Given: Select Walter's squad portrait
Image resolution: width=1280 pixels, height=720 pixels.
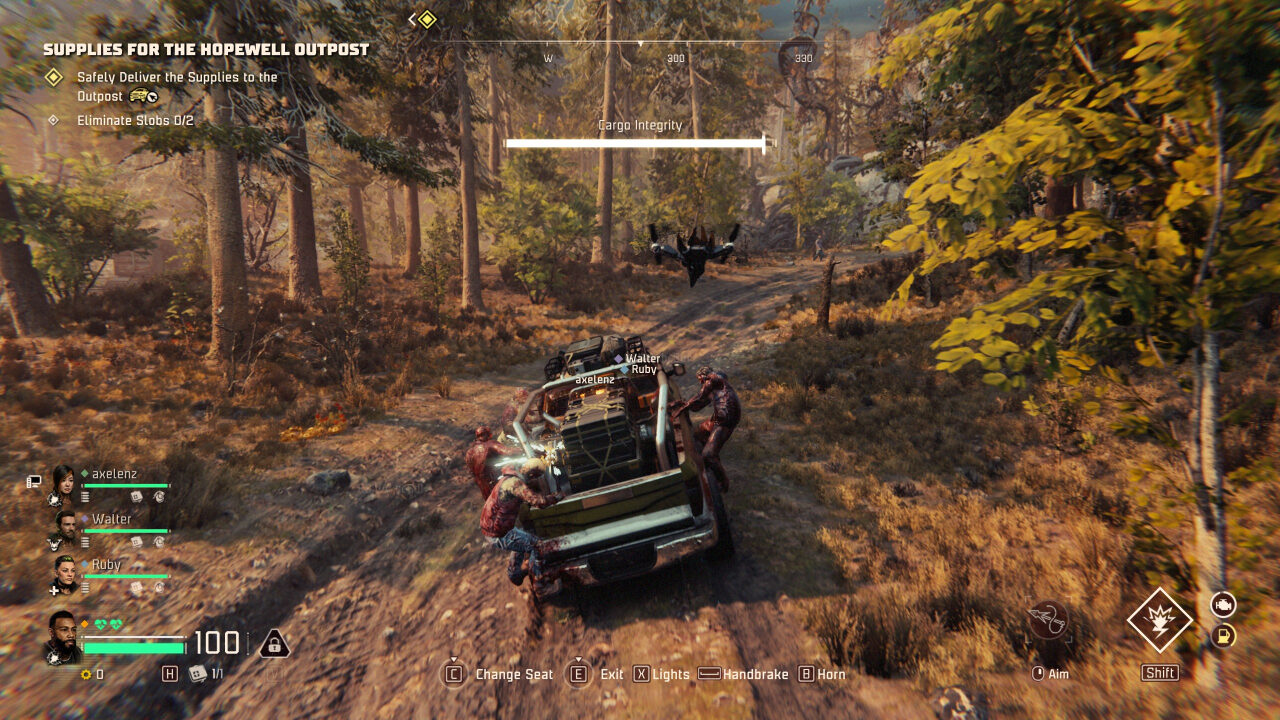Looking at the screenshot, I should [x=65, y=524].
